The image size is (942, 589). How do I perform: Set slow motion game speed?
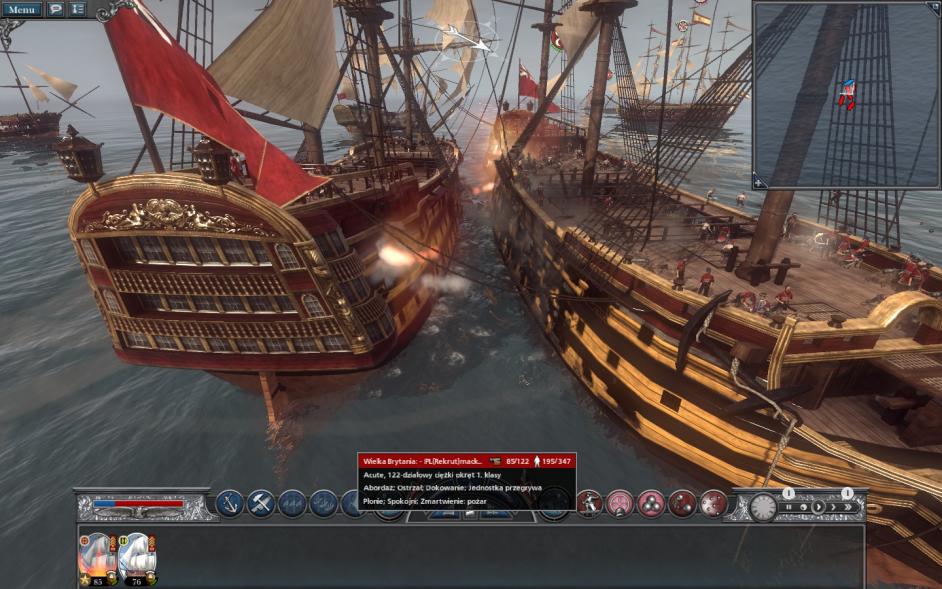point(803,507)
